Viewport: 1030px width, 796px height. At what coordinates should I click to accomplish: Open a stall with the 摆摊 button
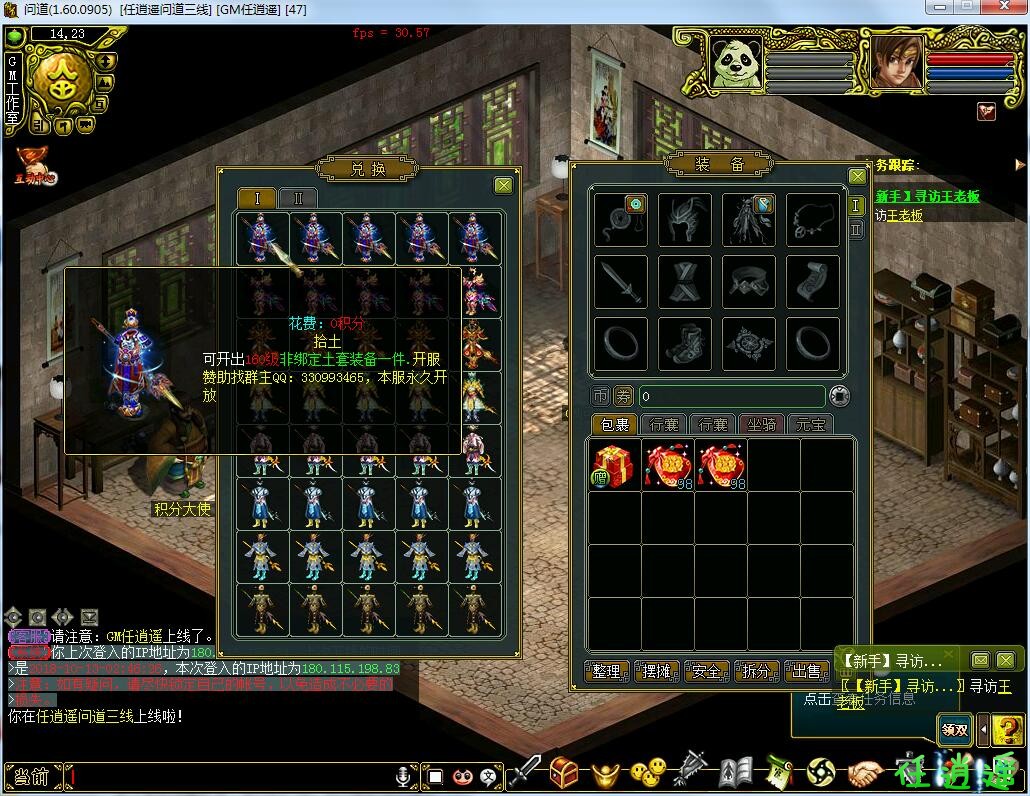click(657, 671)
